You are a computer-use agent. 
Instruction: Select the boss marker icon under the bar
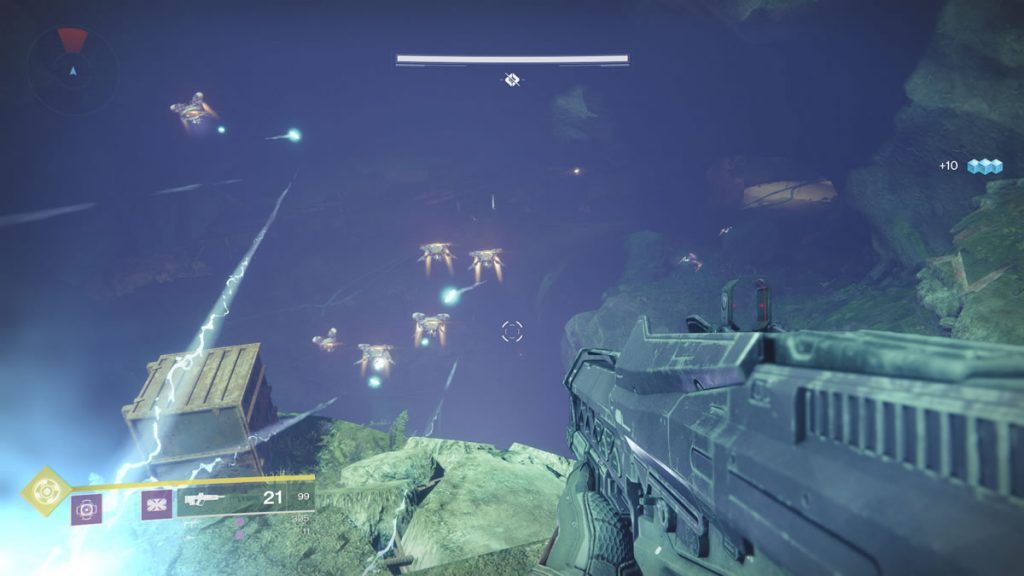(512, 79)
